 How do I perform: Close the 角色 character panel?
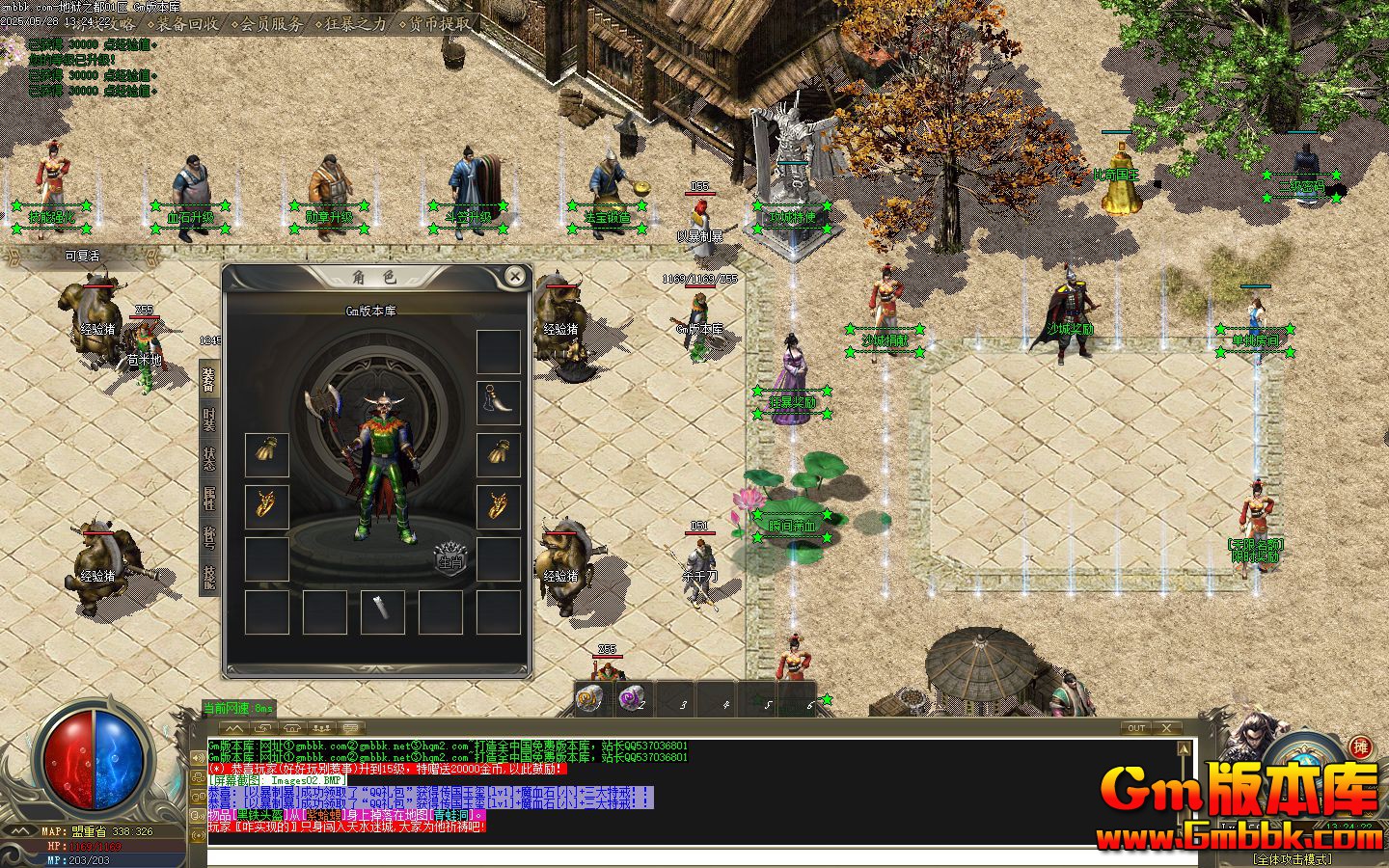[515, 278]
